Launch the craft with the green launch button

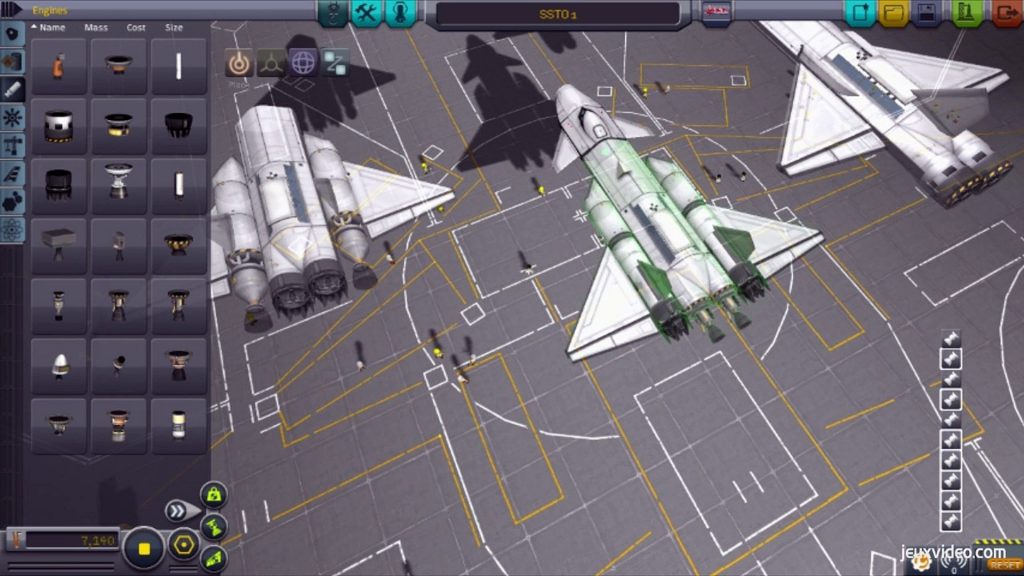pos(965,13)
